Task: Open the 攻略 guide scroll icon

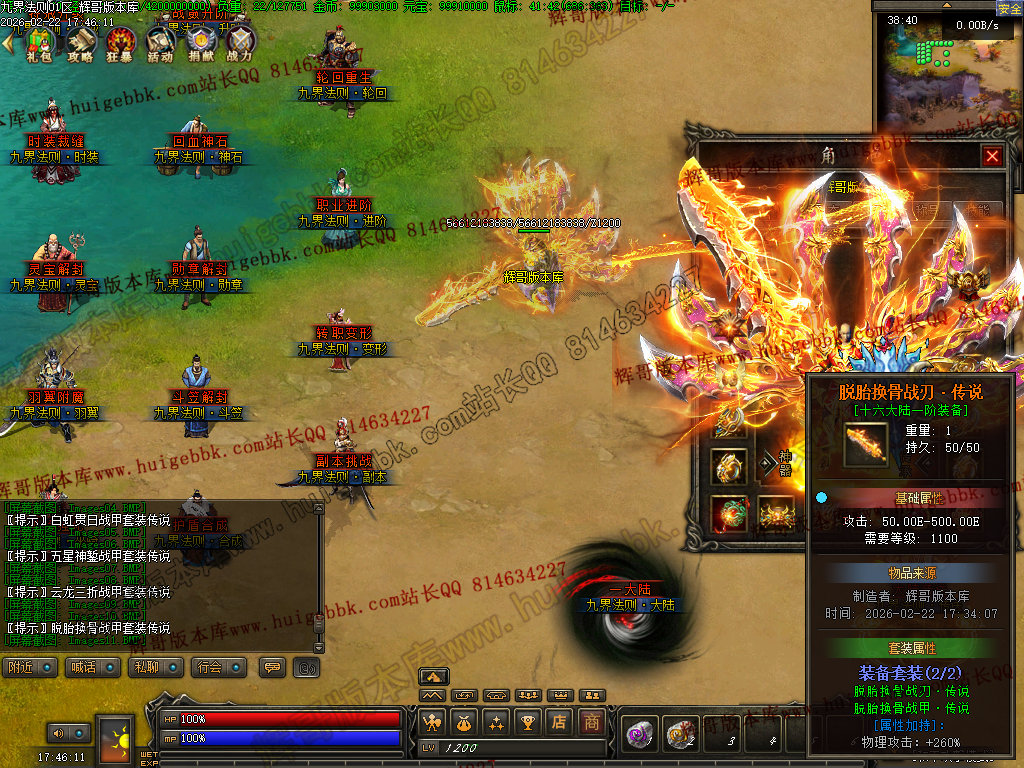Action: 80,43
